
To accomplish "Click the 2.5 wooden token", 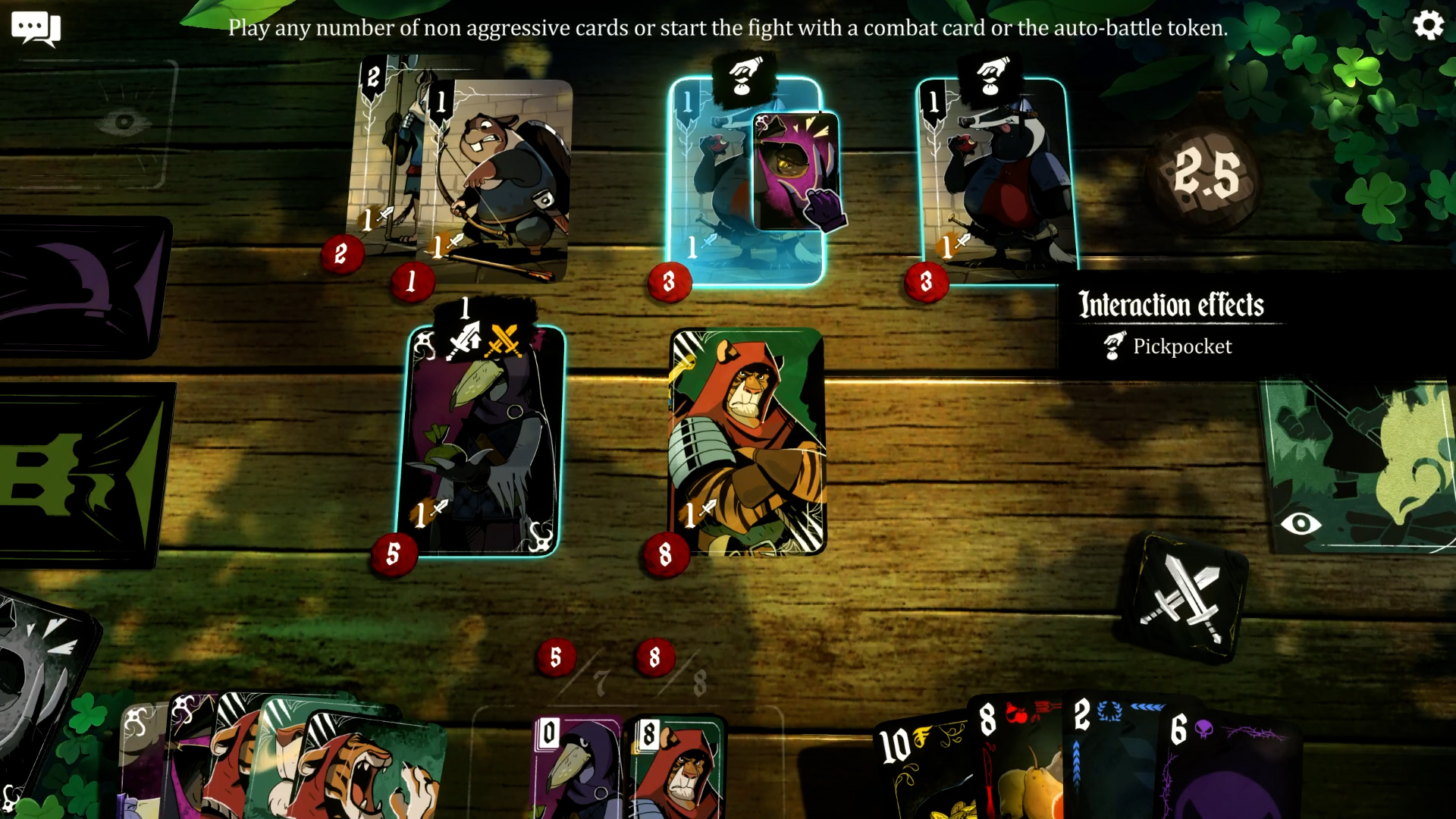I will click(1206, 174).
